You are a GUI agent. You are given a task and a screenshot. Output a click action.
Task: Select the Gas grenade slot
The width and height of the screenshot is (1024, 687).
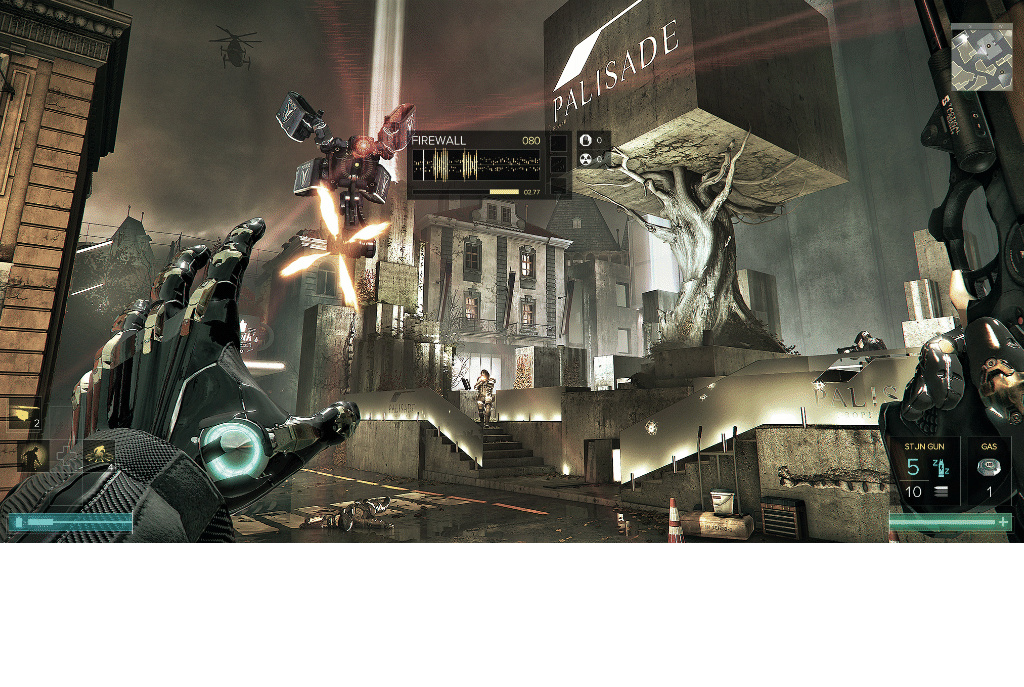pos(989,471)
